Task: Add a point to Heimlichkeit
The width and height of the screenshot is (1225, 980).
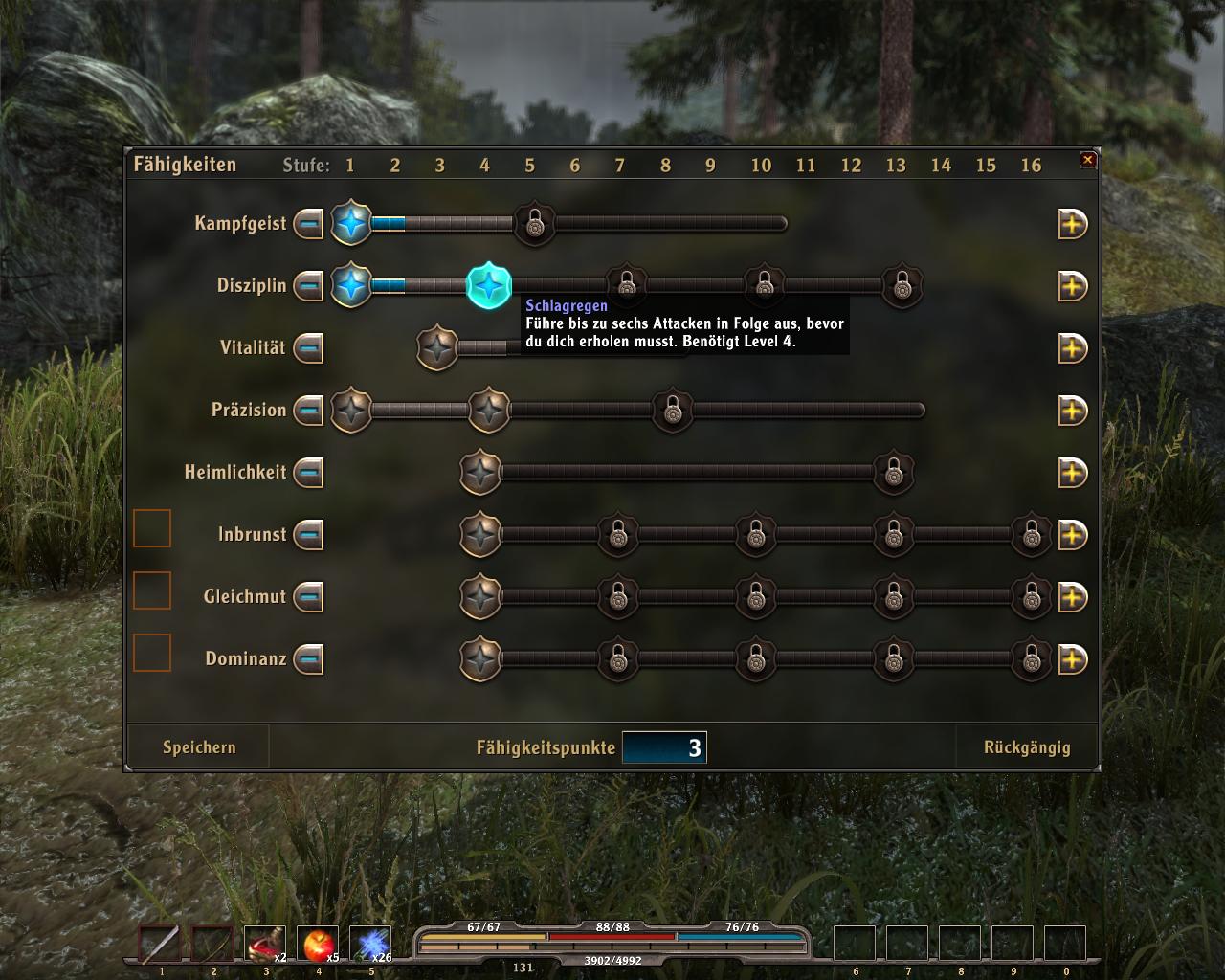Action: 1072,473
